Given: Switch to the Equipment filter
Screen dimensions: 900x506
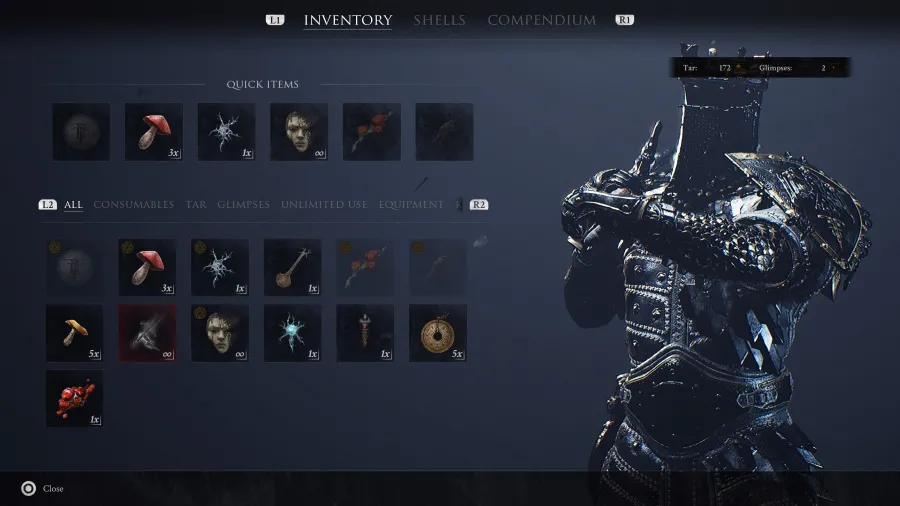Looking at the screenshot, I should click(x=411, y=205).
